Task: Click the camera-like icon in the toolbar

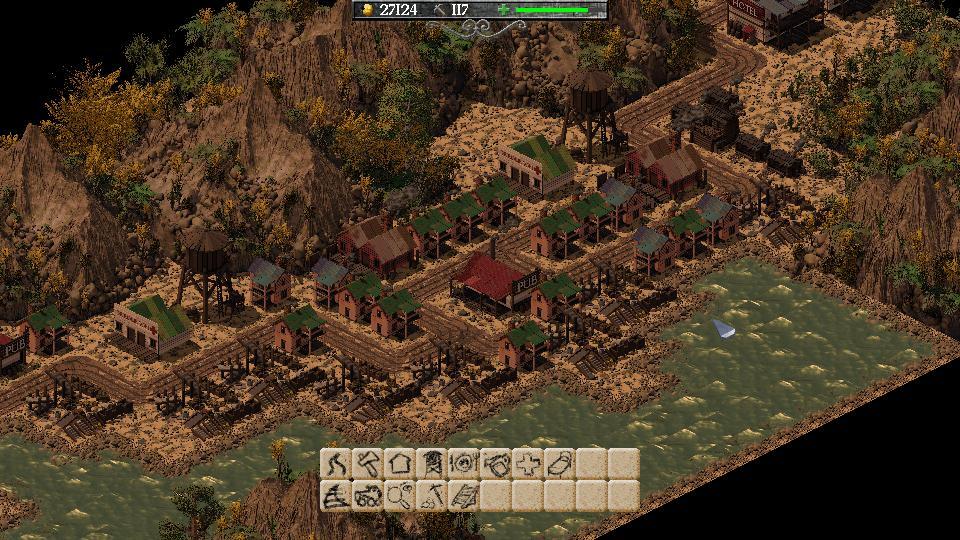Action: [x=495, y=464]
